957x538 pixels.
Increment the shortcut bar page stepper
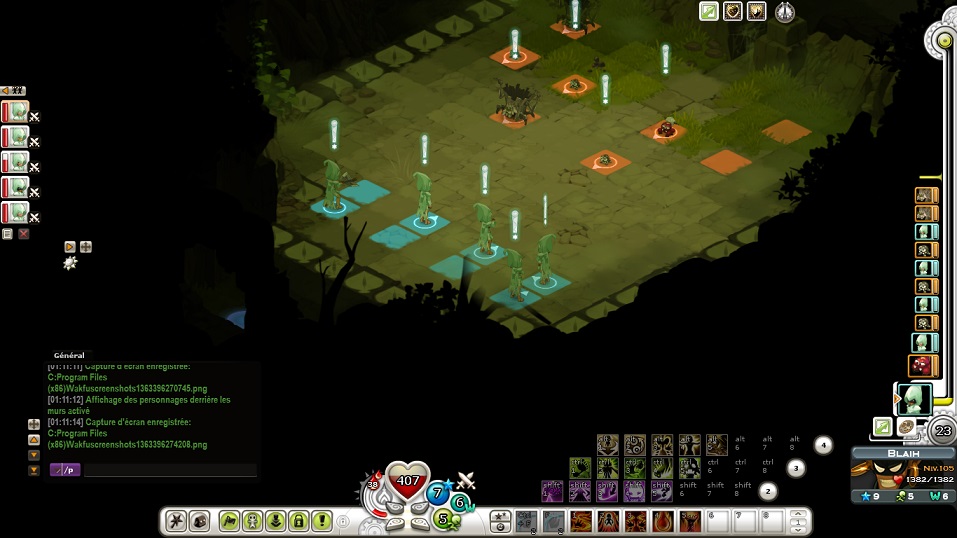(x=798, y=515)
